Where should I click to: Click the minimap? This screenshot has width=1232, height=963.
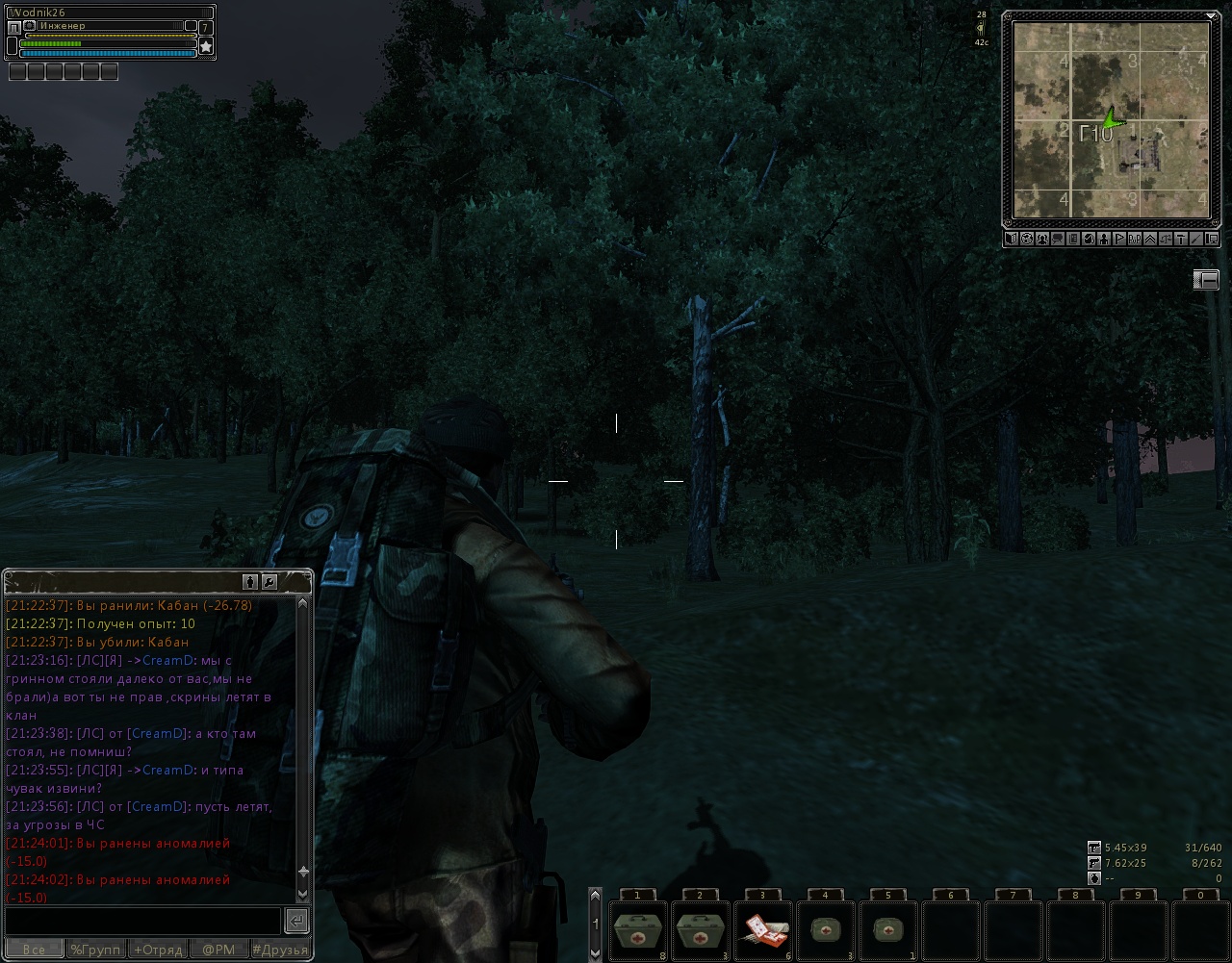click(x=1111, y=120)
